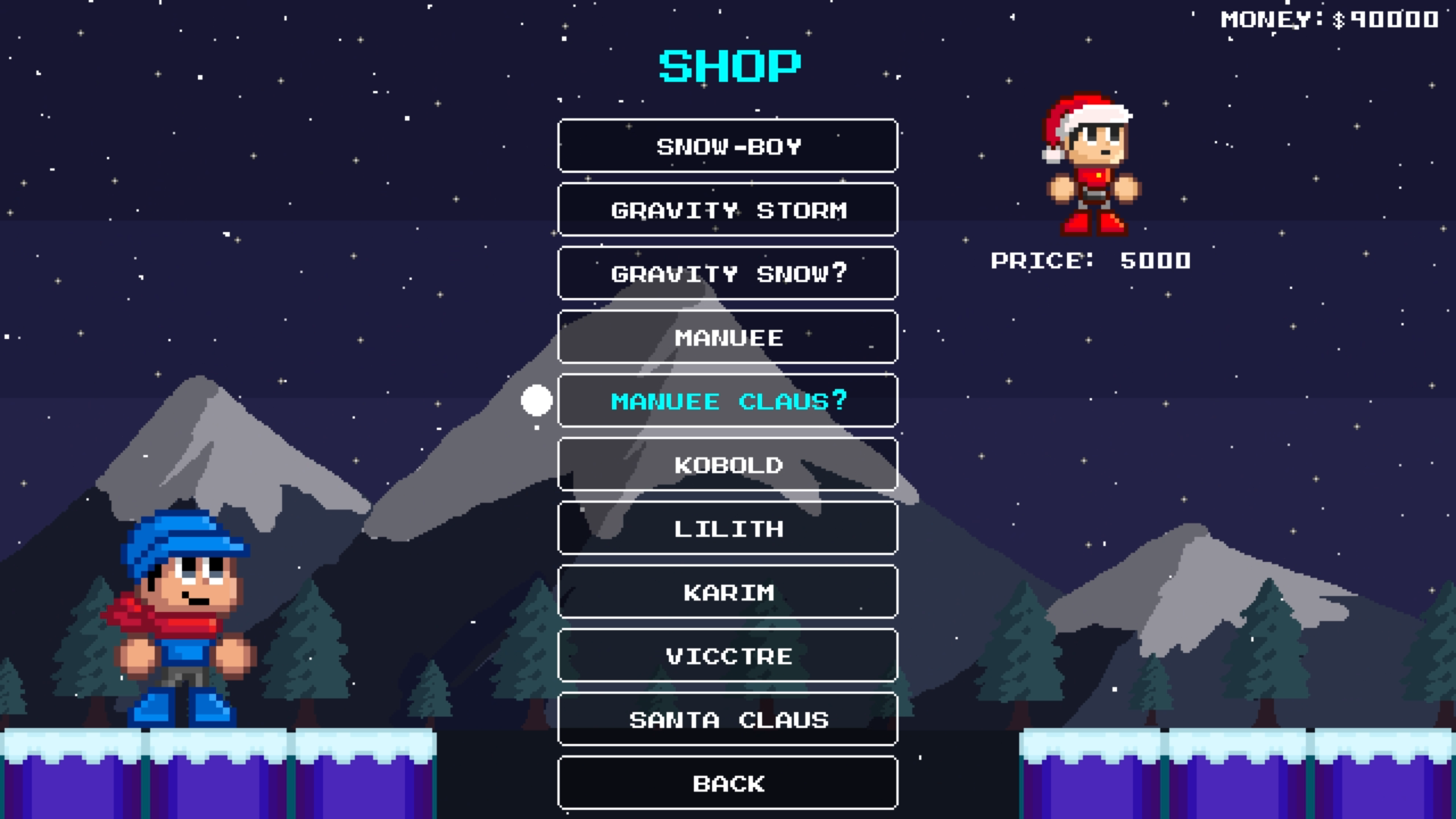Select the Kobold skin

726,465
